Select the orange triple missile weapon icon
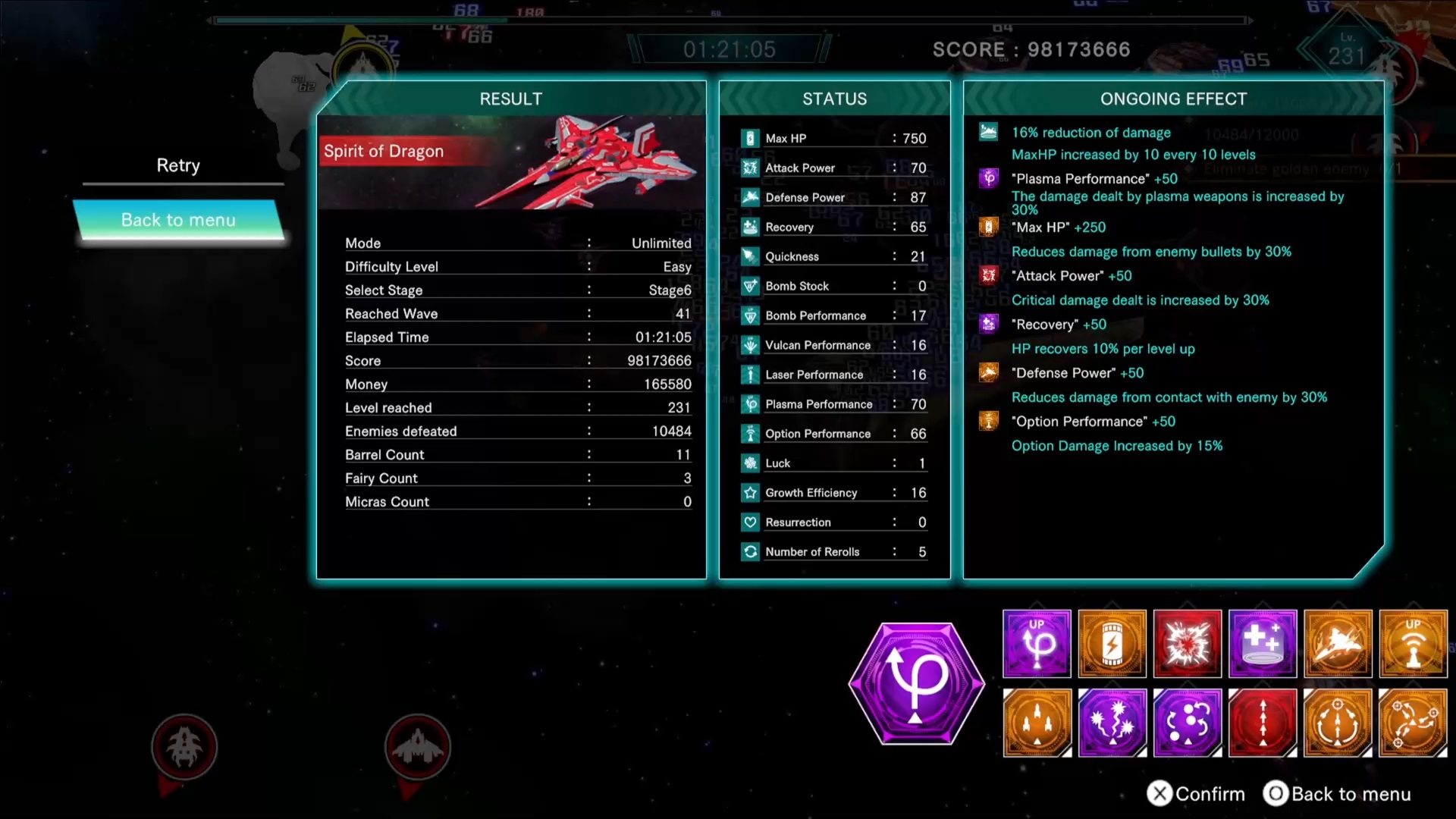Viewport: 1456px width, 819px height. [x=1037, y=723]
